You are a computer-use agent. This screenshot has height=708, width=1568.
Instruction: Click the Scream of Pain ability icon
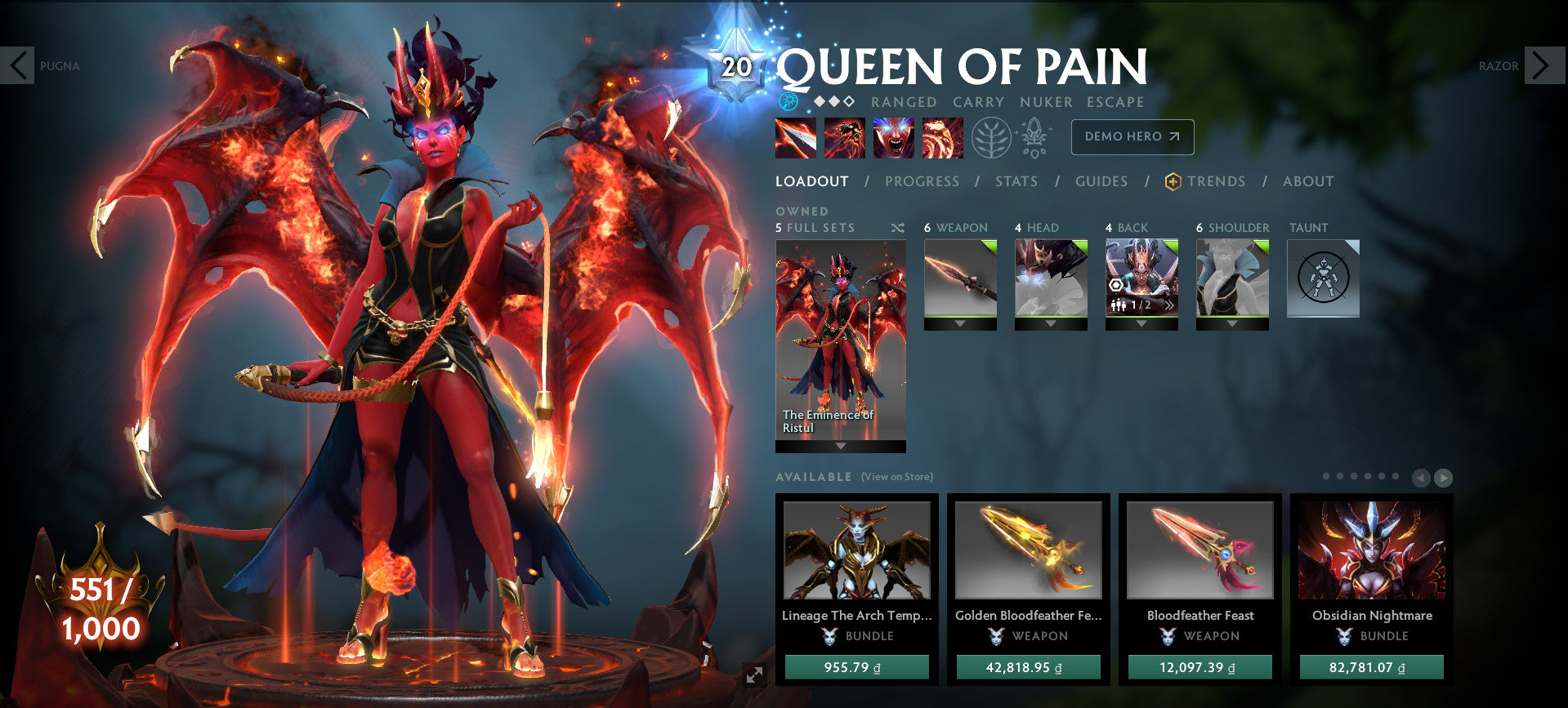coord(893,137)
